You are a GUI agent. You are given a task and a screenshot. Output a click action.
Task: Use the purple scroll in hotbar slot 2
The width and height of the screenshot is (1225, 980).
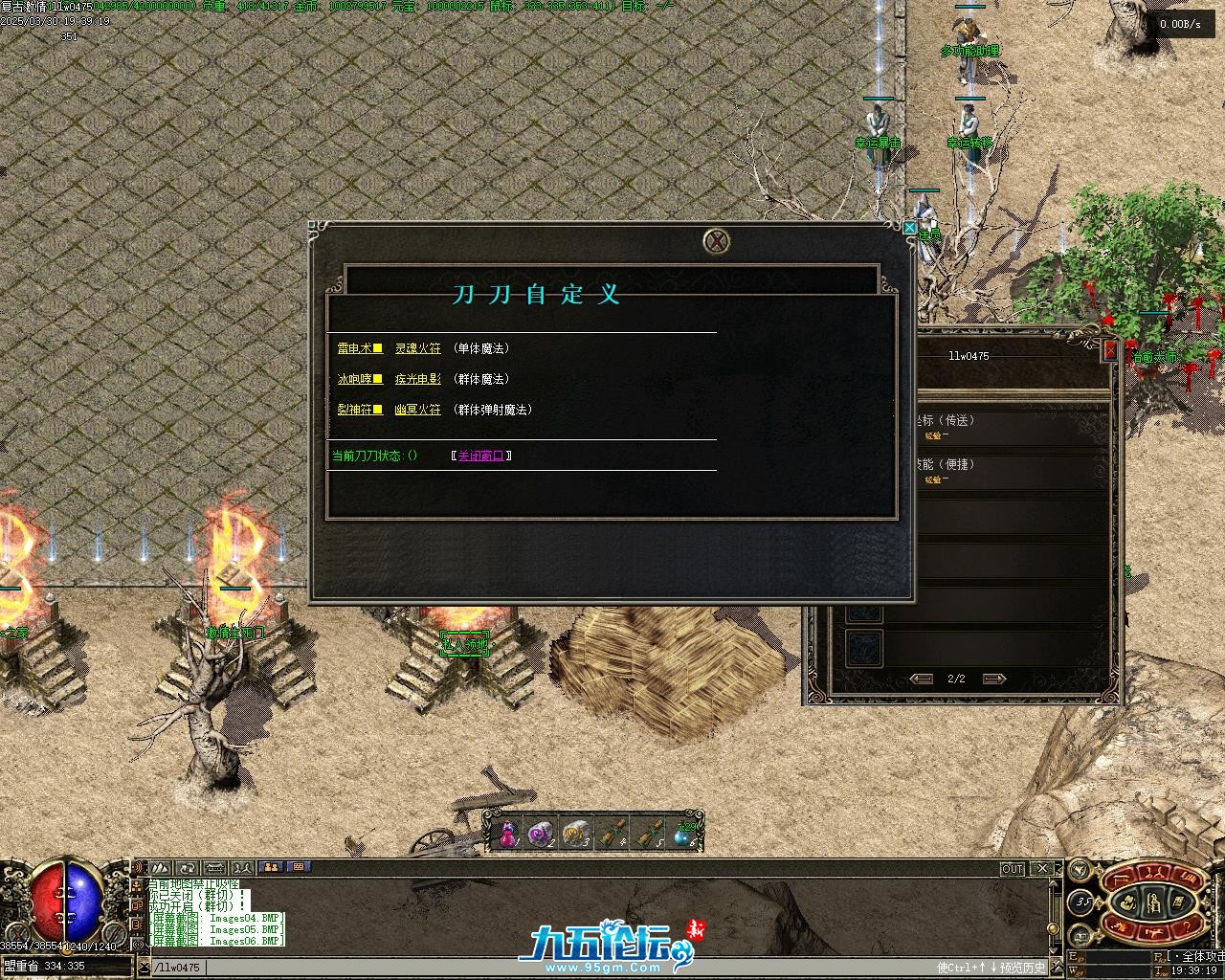point(541,835)
